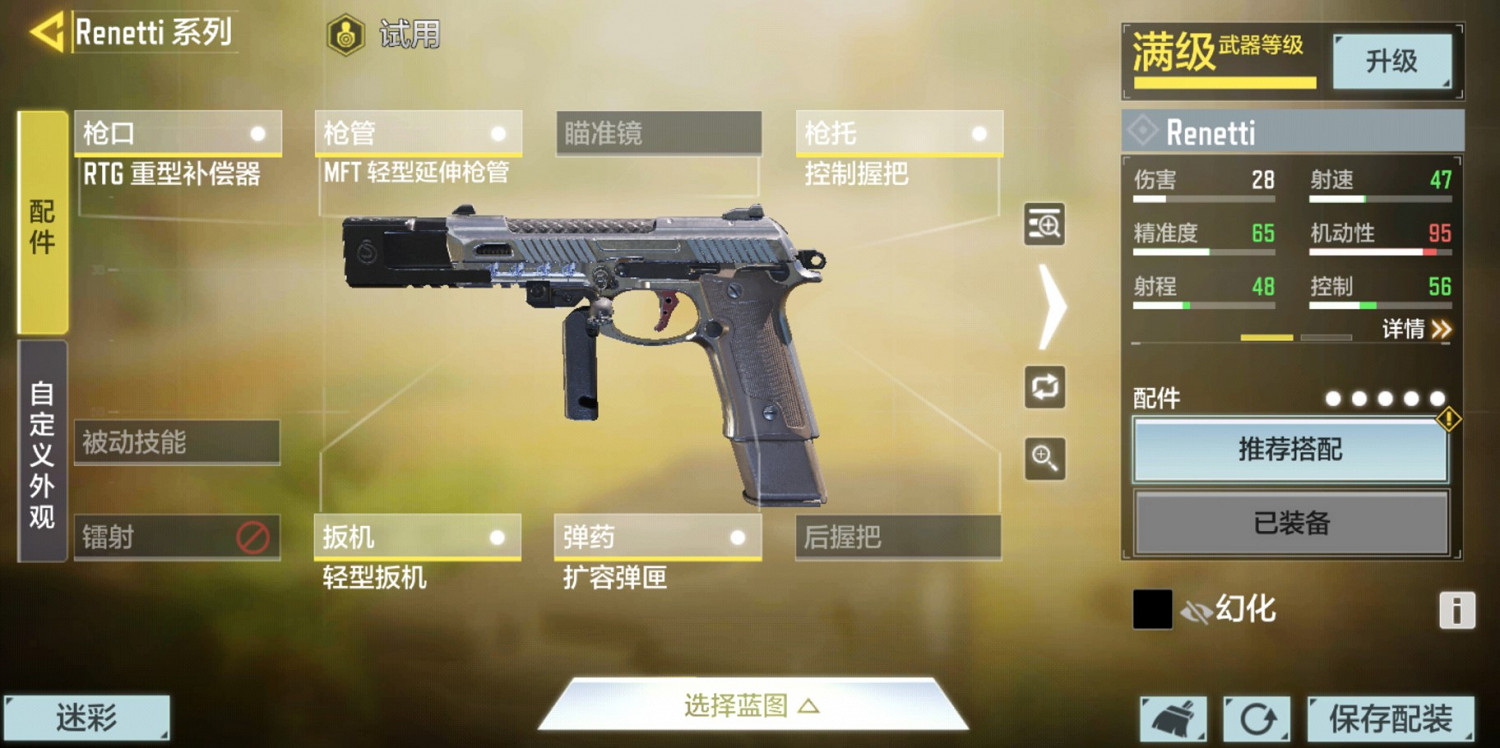Click the disabled 镭射 prohibition toggle
Image resolution: width=1500 pixels, height=748 pixels.
click(x=253, y=538)
